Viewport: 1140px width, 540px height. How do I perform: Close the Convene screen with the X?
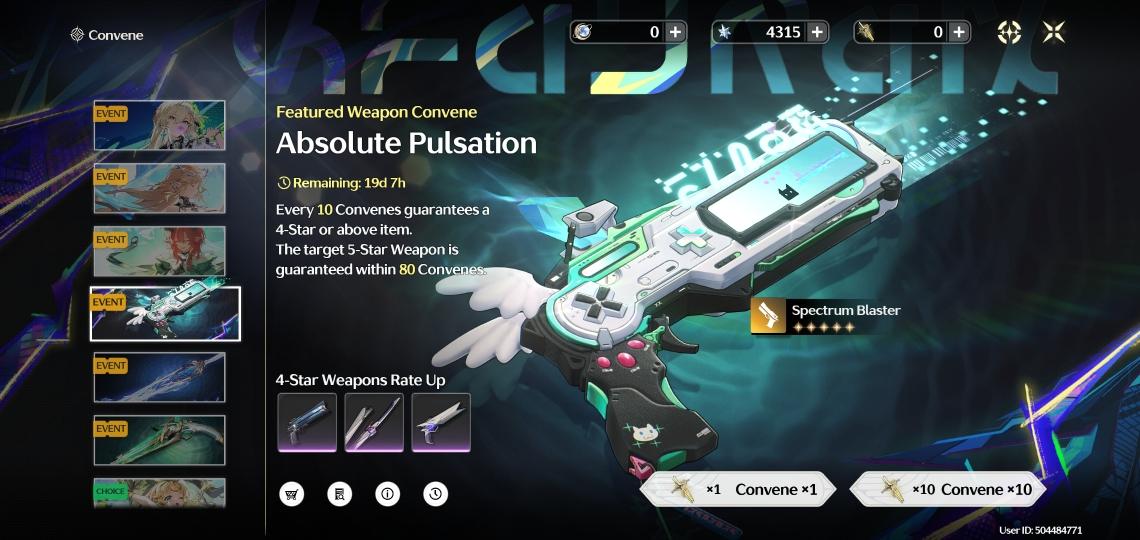(1053, 32)
